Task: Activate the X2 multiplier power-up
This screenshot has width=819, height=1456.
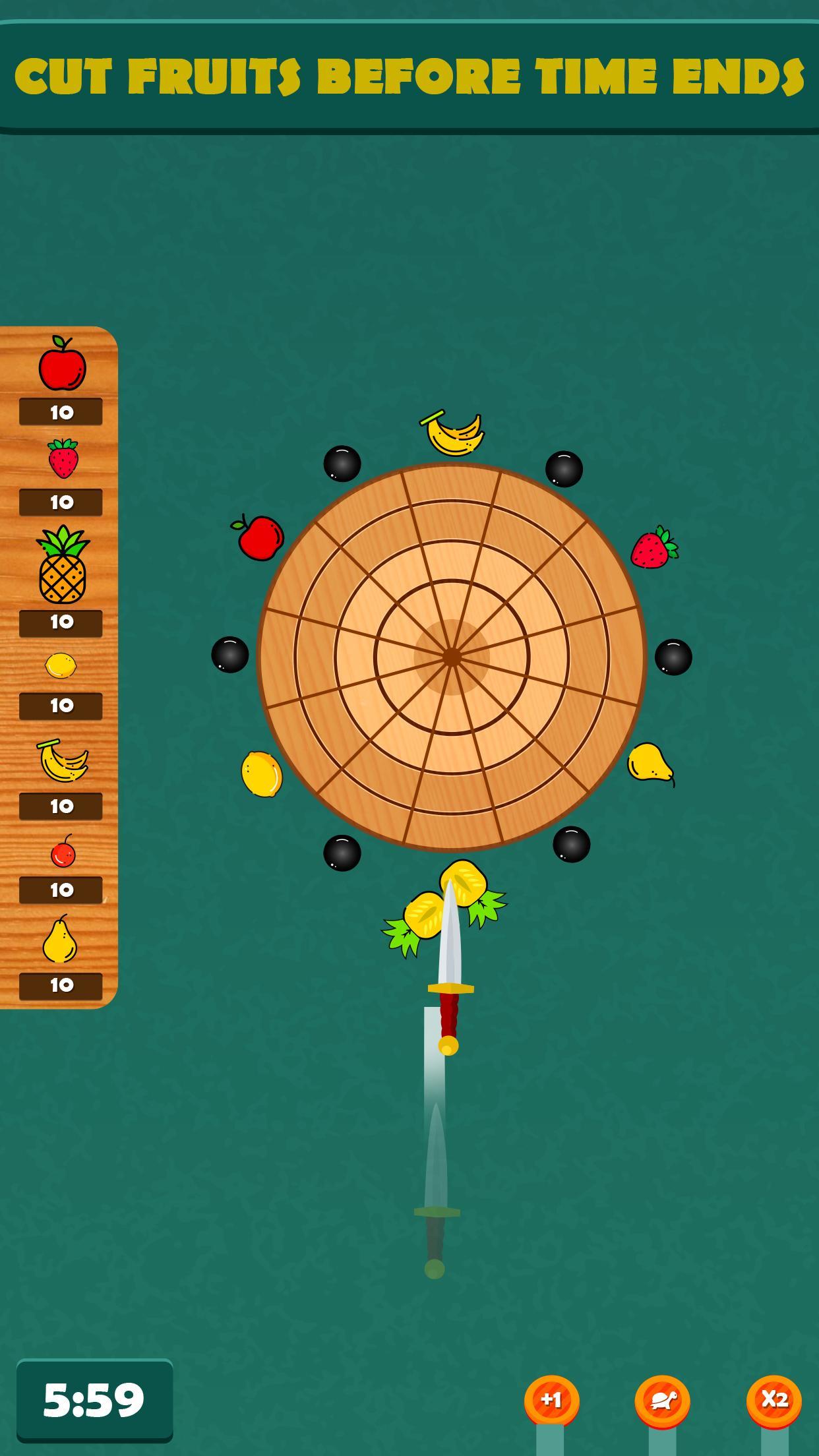Action: pos(773,1399)
